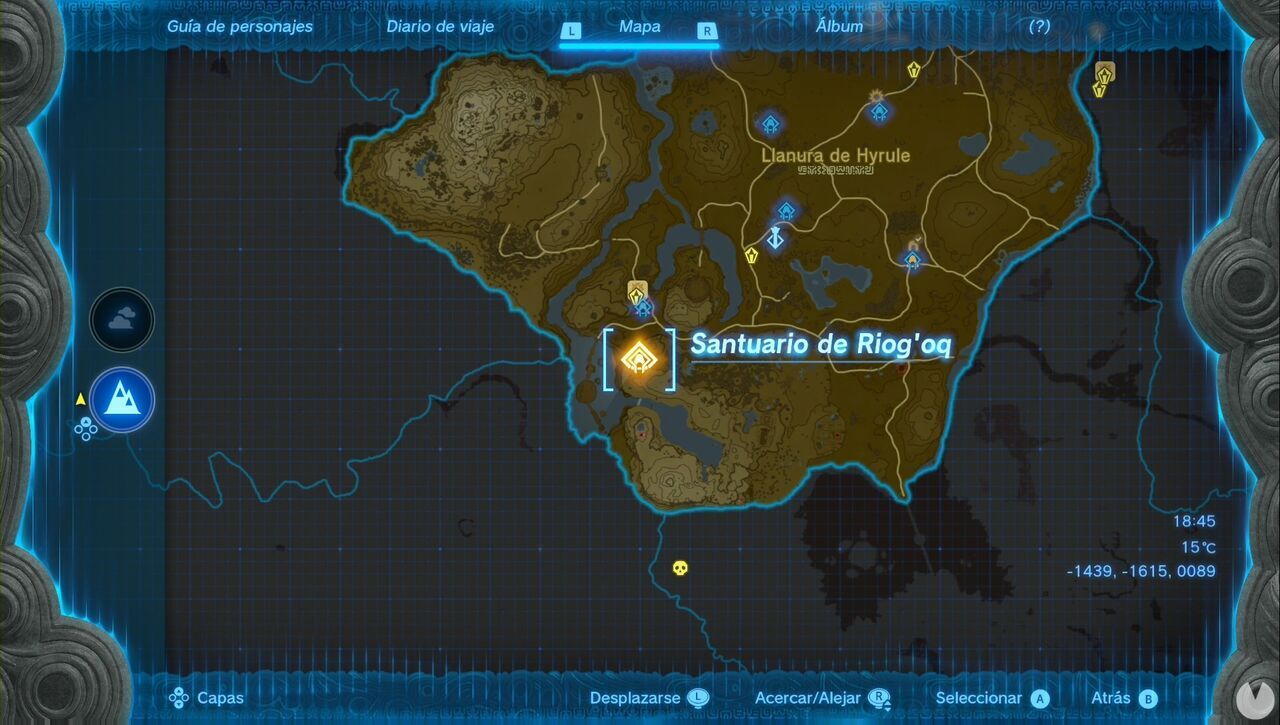Open the Guía de personajes menu
Viewport: 1280px width, 725px height.
tap(240, 27)
